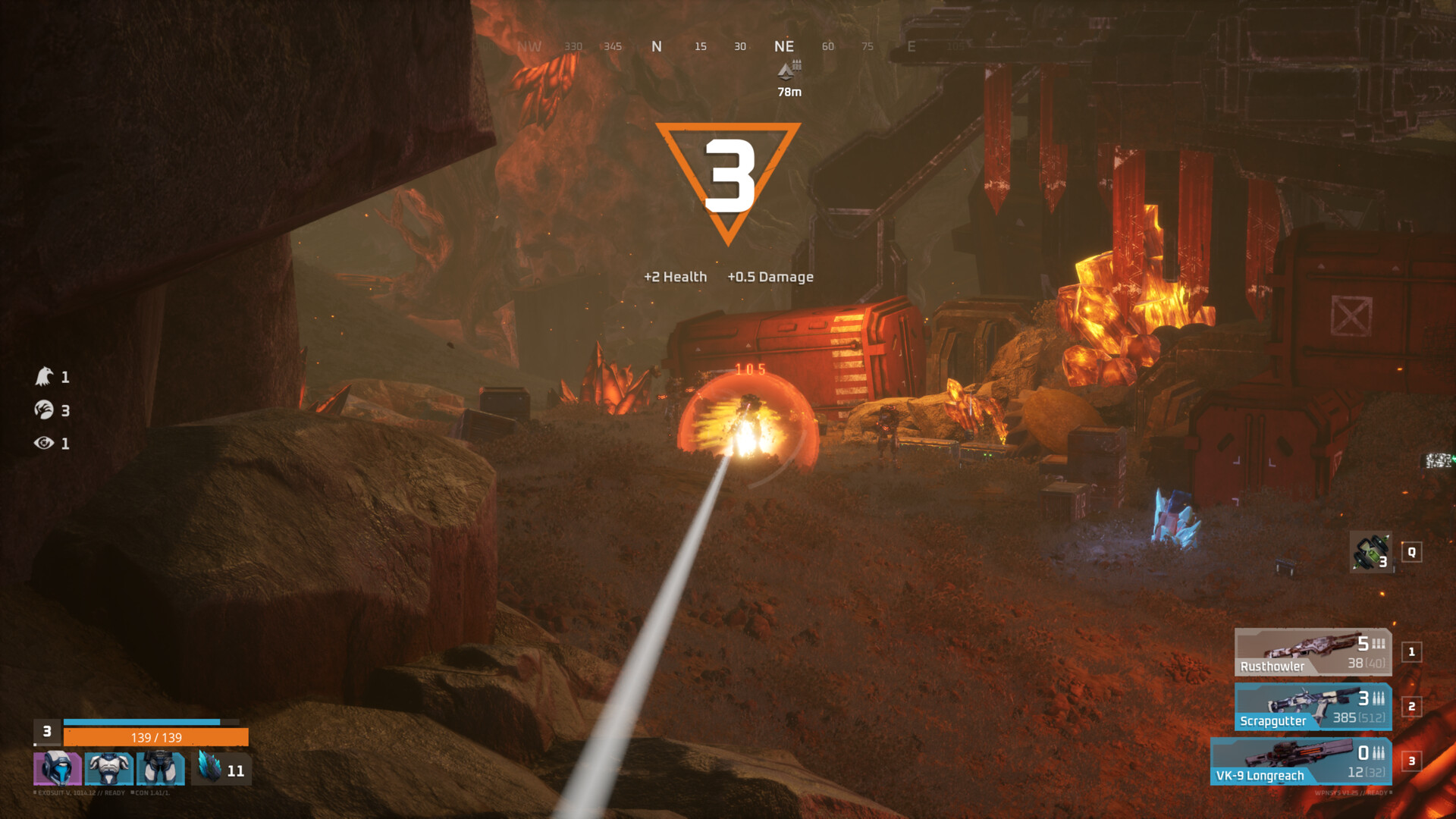Click the eagle head perk icon
This screenshot has width=1456, height=819.
[x=44, y=376]
